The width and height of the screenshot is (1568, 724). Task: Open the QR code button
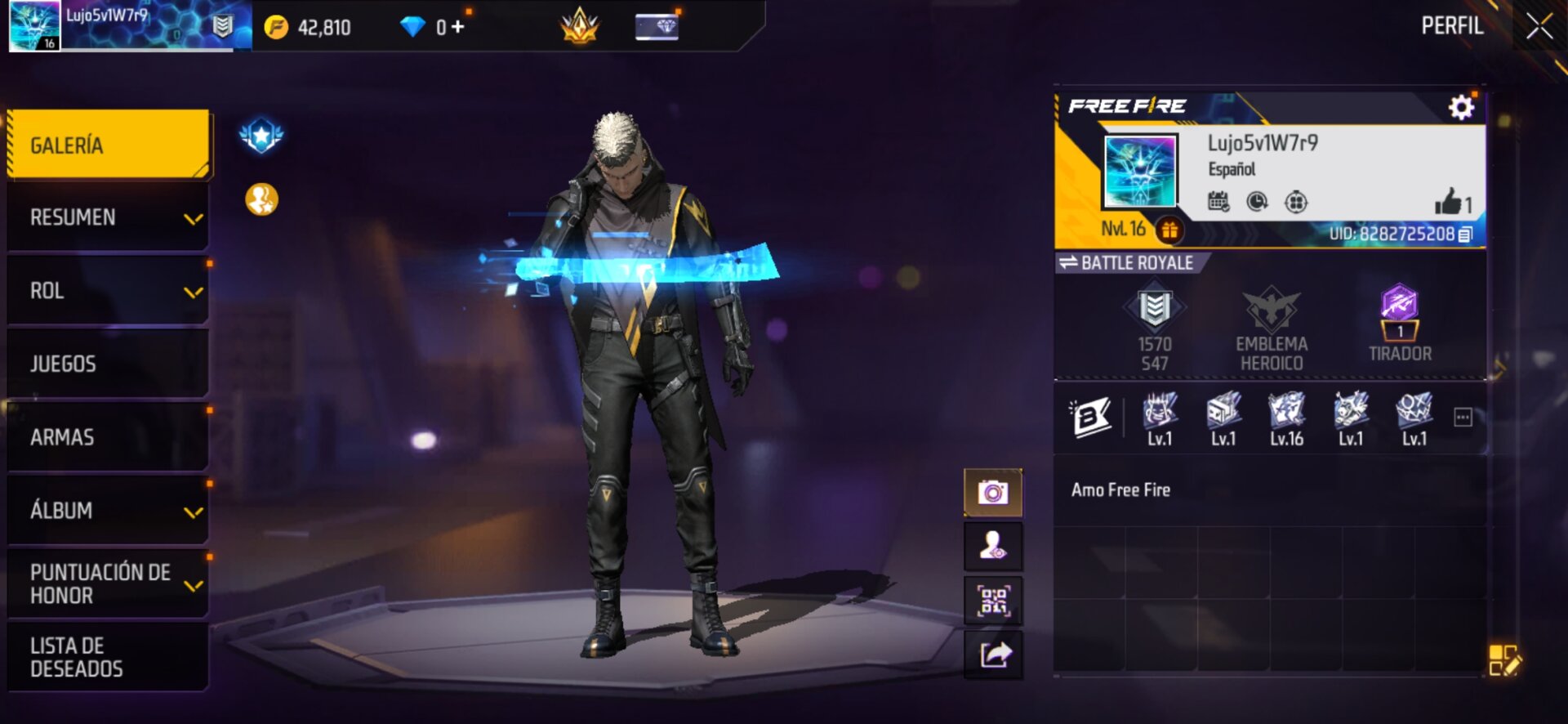pos(993,601)
